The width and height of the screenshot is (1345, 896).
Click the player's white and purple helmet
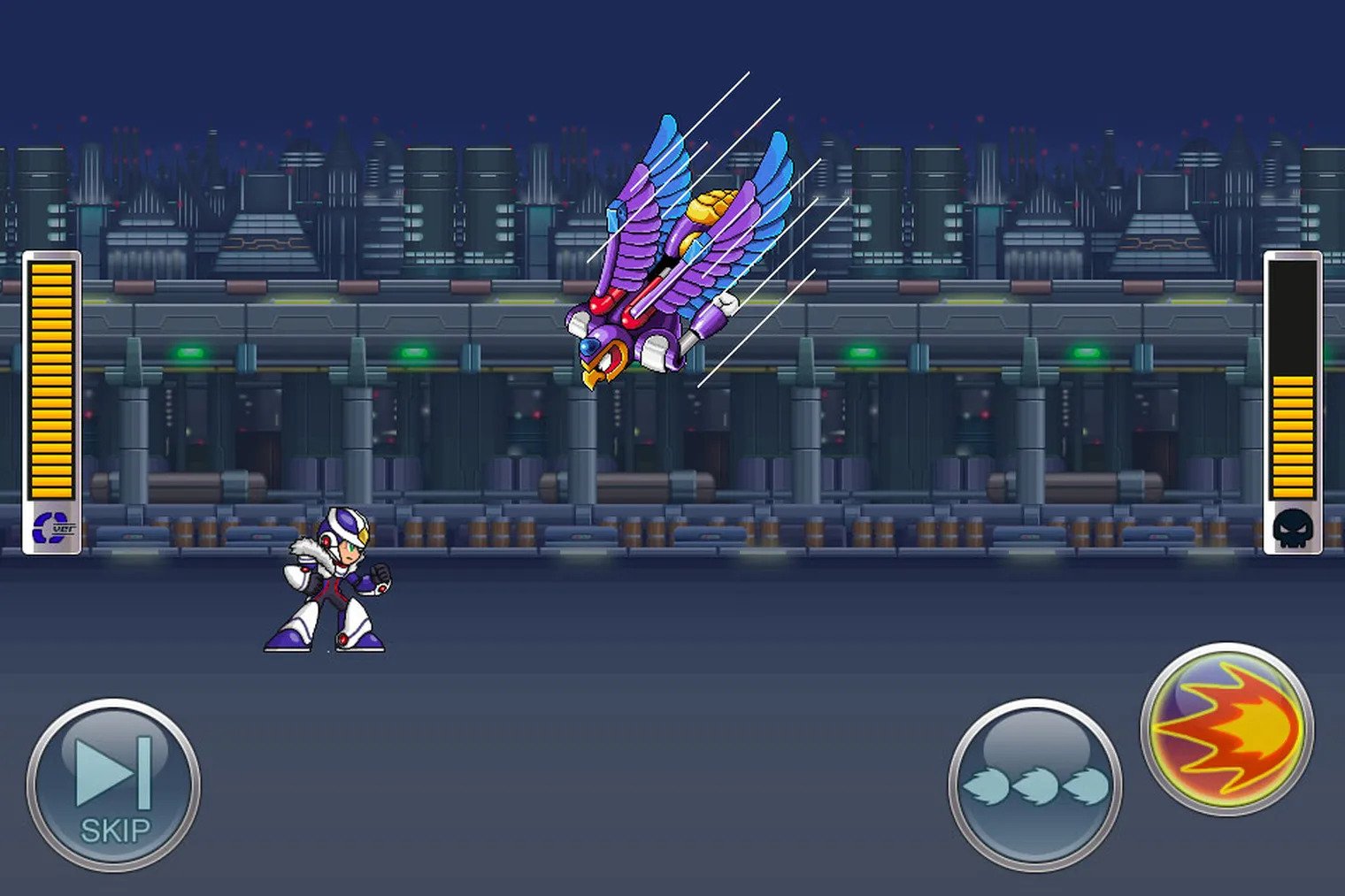(x=343, y=525)
